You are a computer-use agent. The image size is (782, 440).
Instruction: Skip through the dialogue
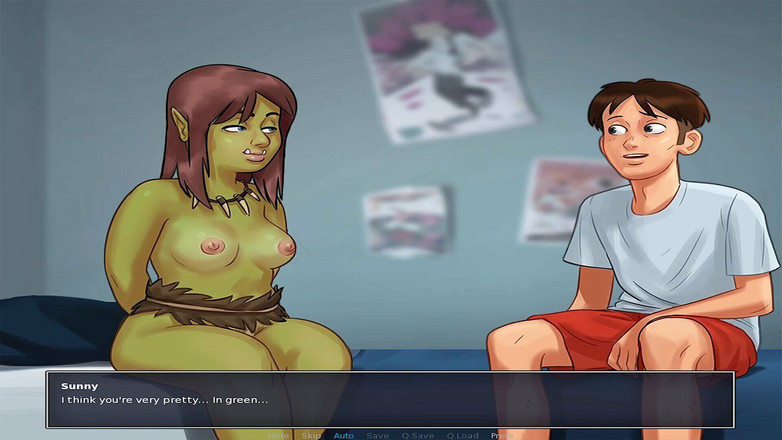(312, 435)
